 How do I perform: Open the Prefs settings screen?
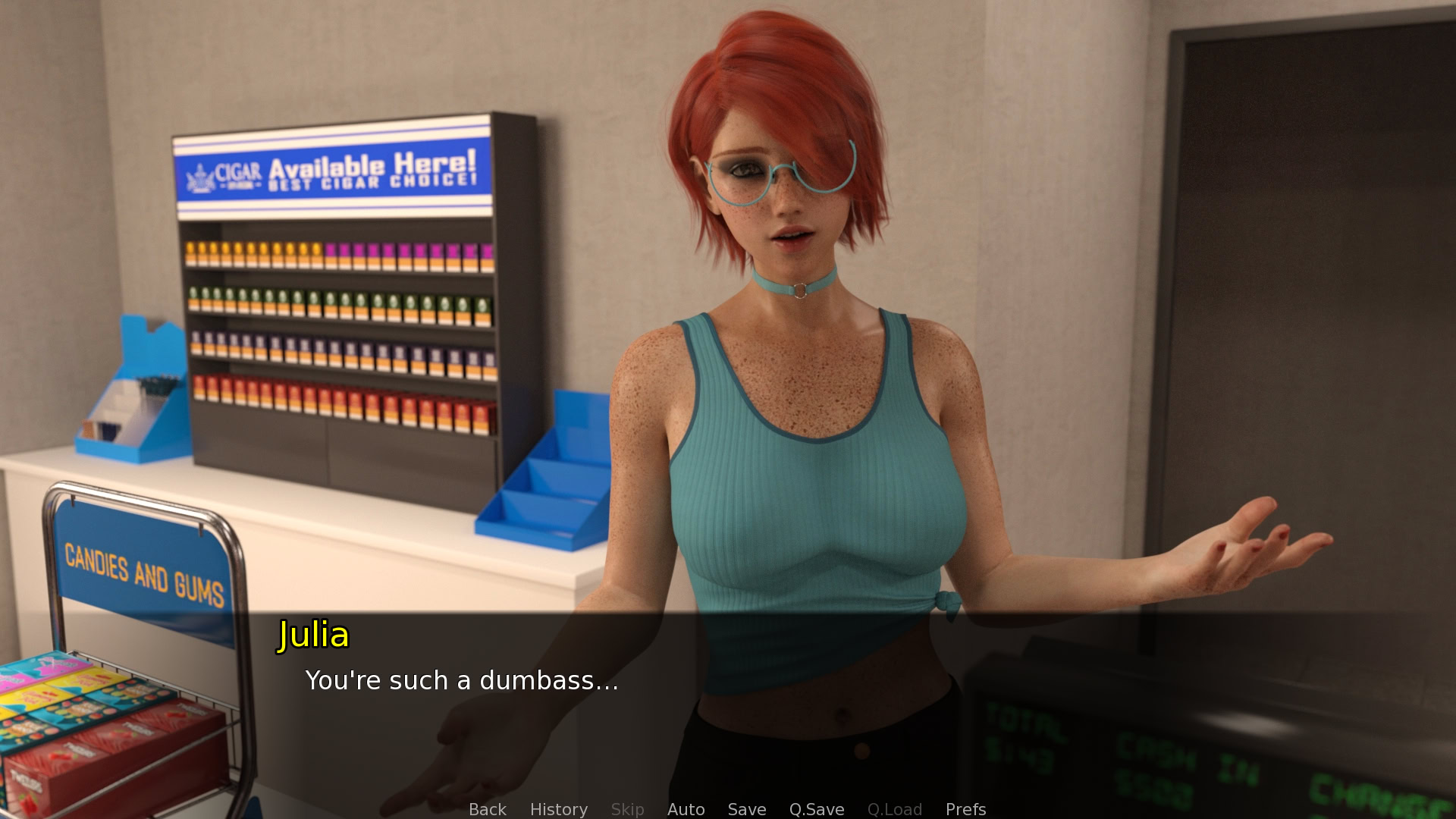965,809
